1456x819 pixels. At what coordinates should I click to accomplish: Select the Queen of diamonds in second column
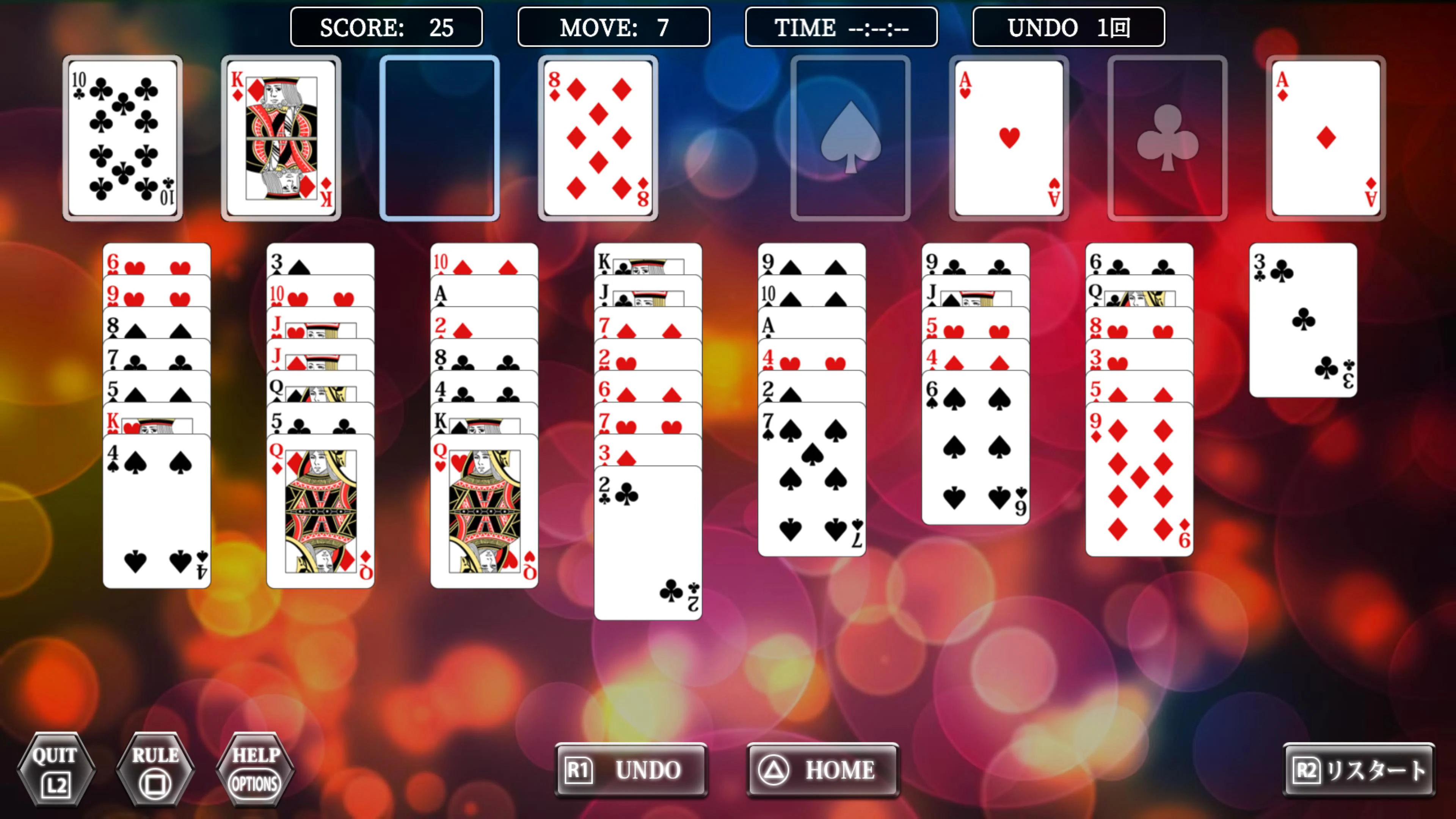(320, 509)
